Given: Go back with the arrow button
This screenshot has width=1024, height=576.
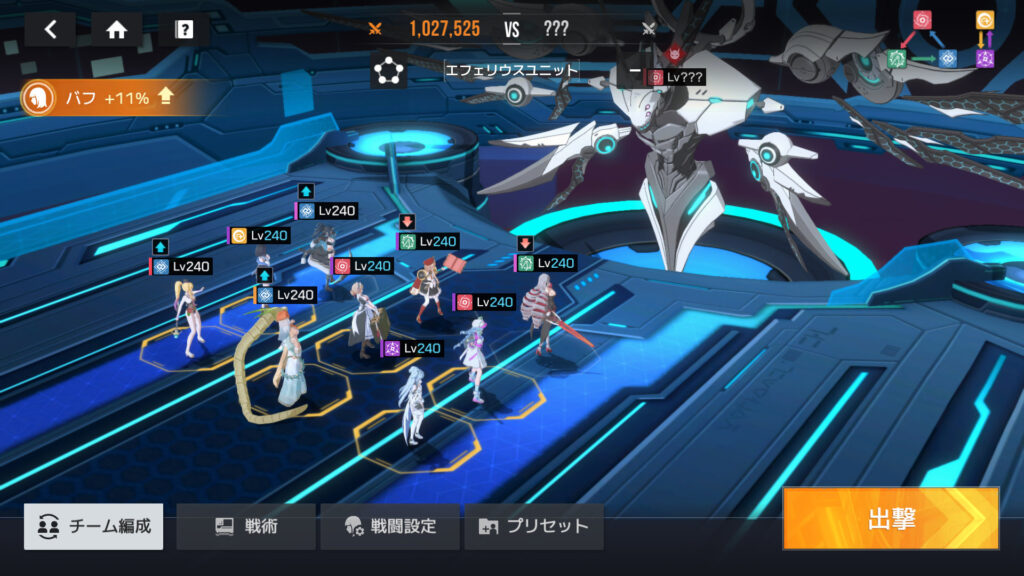Looking at the screenshot, I should click(x=50, y=29).
